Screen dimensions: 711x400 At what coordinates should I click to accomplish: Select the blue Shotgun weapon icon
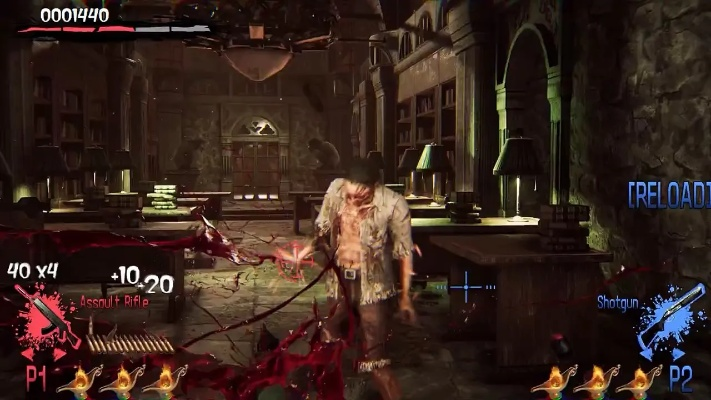pos(670,318)
